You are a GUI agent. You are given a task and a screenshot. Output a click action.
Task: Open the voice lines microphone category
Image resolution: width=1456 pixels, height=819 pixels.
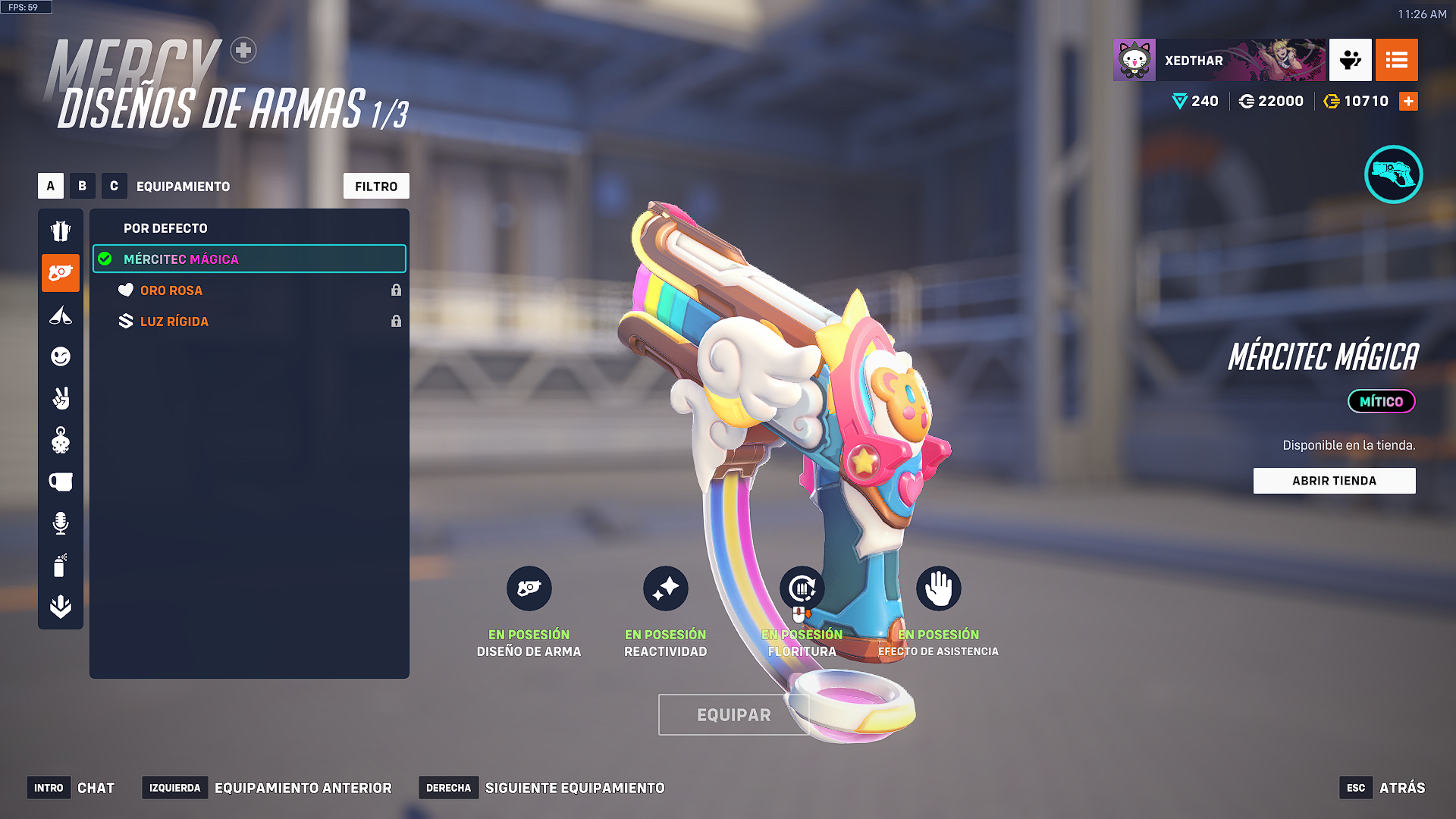[x=61, y=523]
